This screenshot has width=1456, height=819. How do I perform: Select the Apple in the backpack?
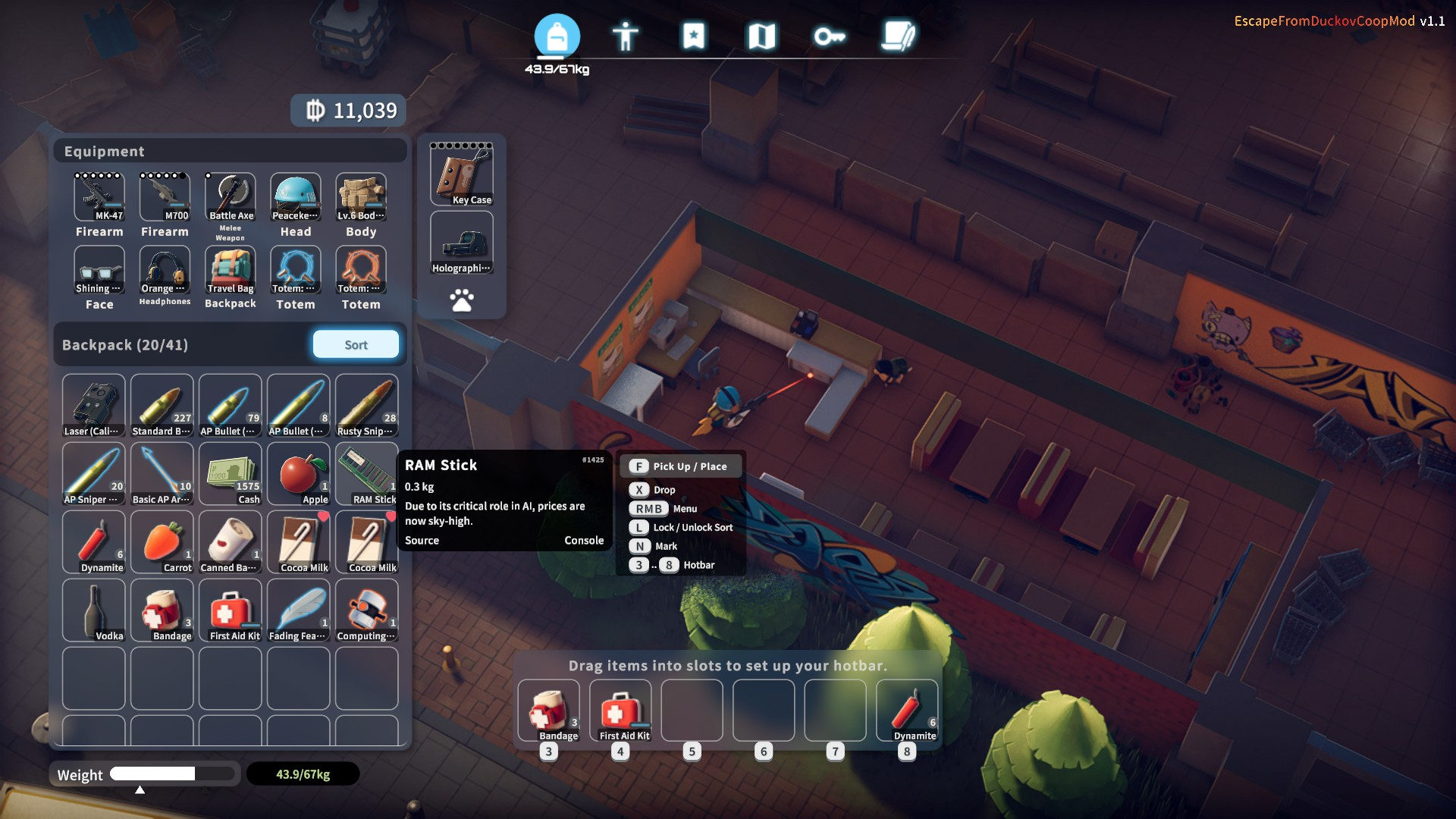tap(299, 474)
